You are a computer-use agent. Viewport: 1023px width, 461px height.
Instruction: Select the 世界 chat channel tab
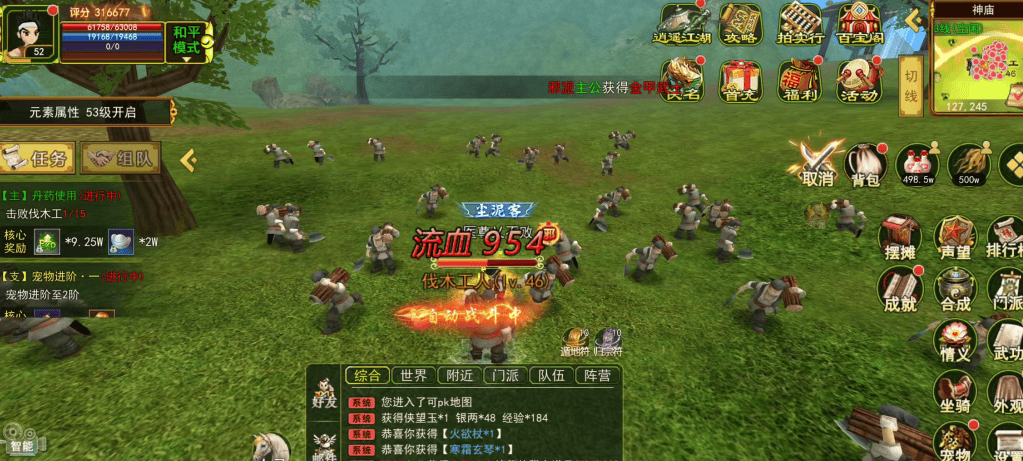click(413, 376)
